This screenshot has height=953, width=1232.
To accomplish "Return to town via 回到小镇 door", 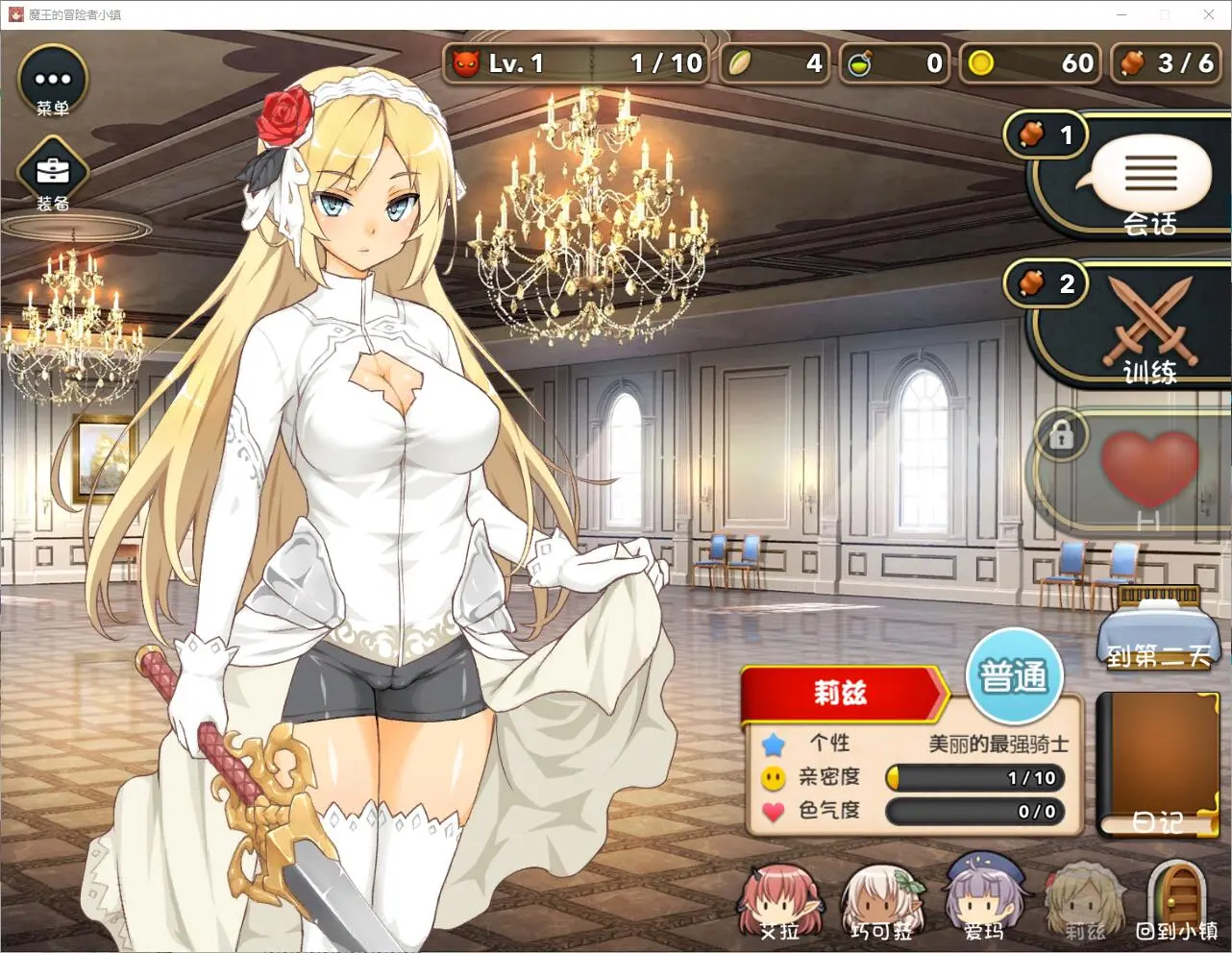I will tap(1179, 901).
